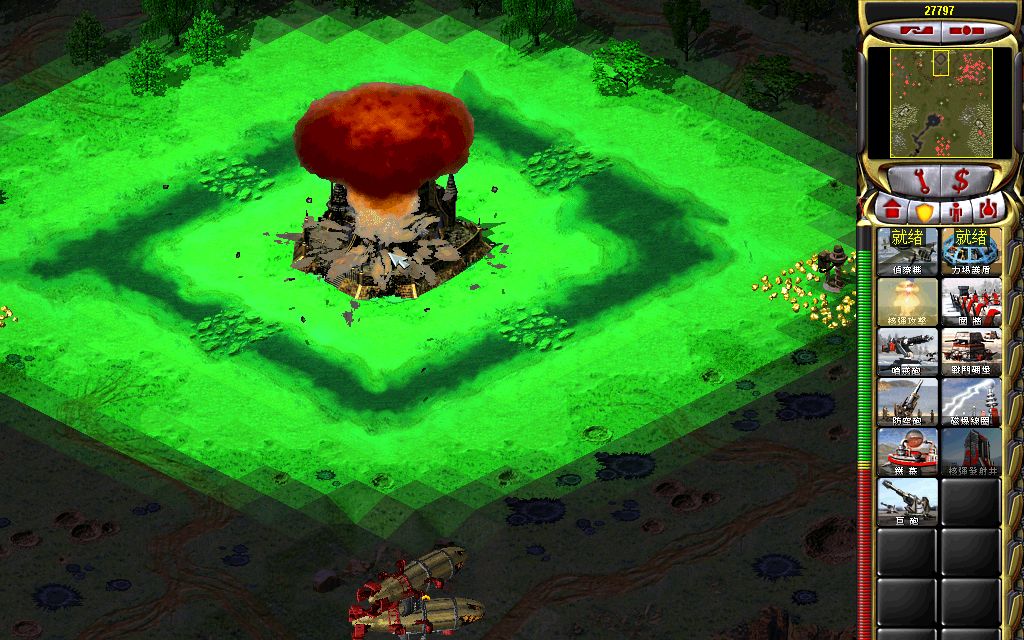Viewport: 1024px width, 640px height.
Task: Switch to the infantry build tab
Action: point(956,211)
